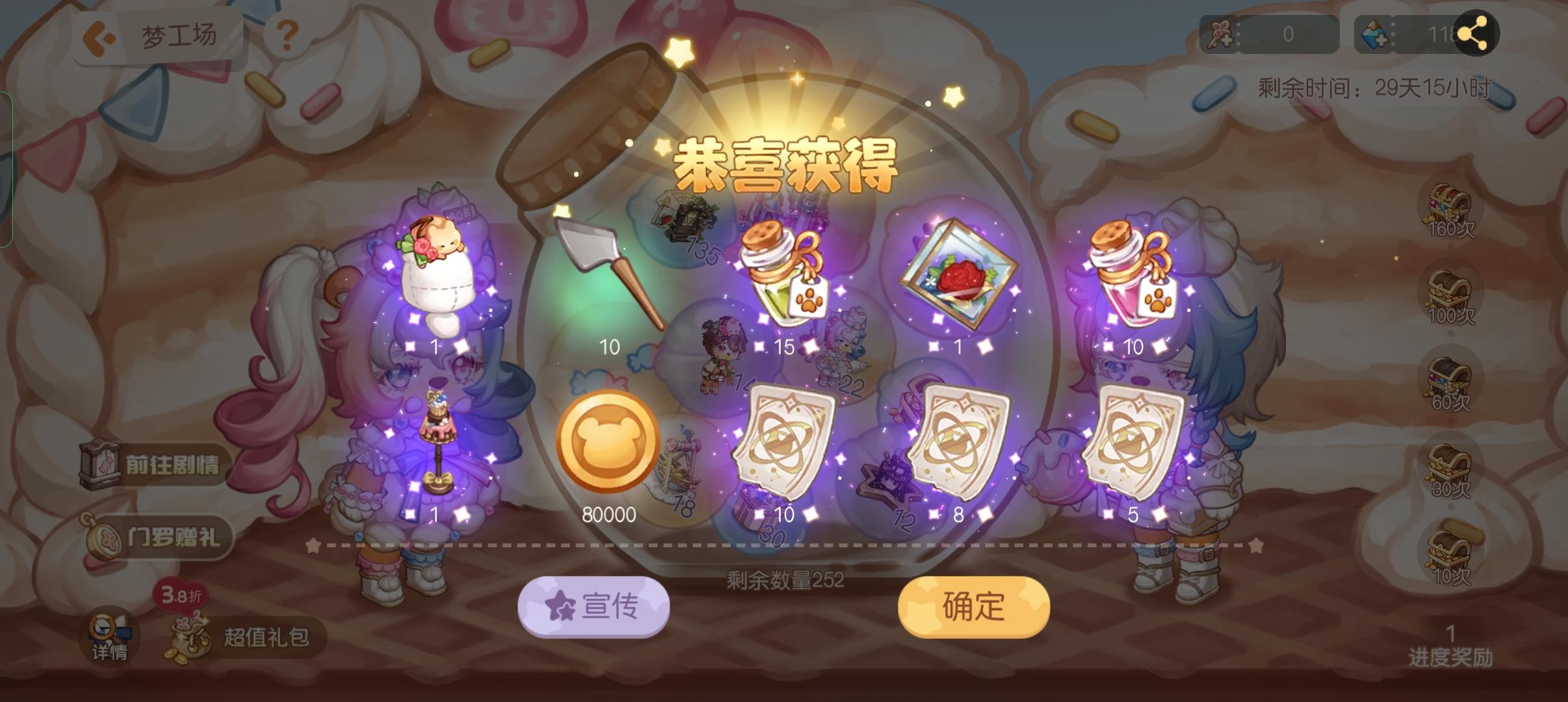This screenshot has width=1568, height=702.
Task: Tap the 超值礼包 gold pouch icon
Action: pos(190,639)
